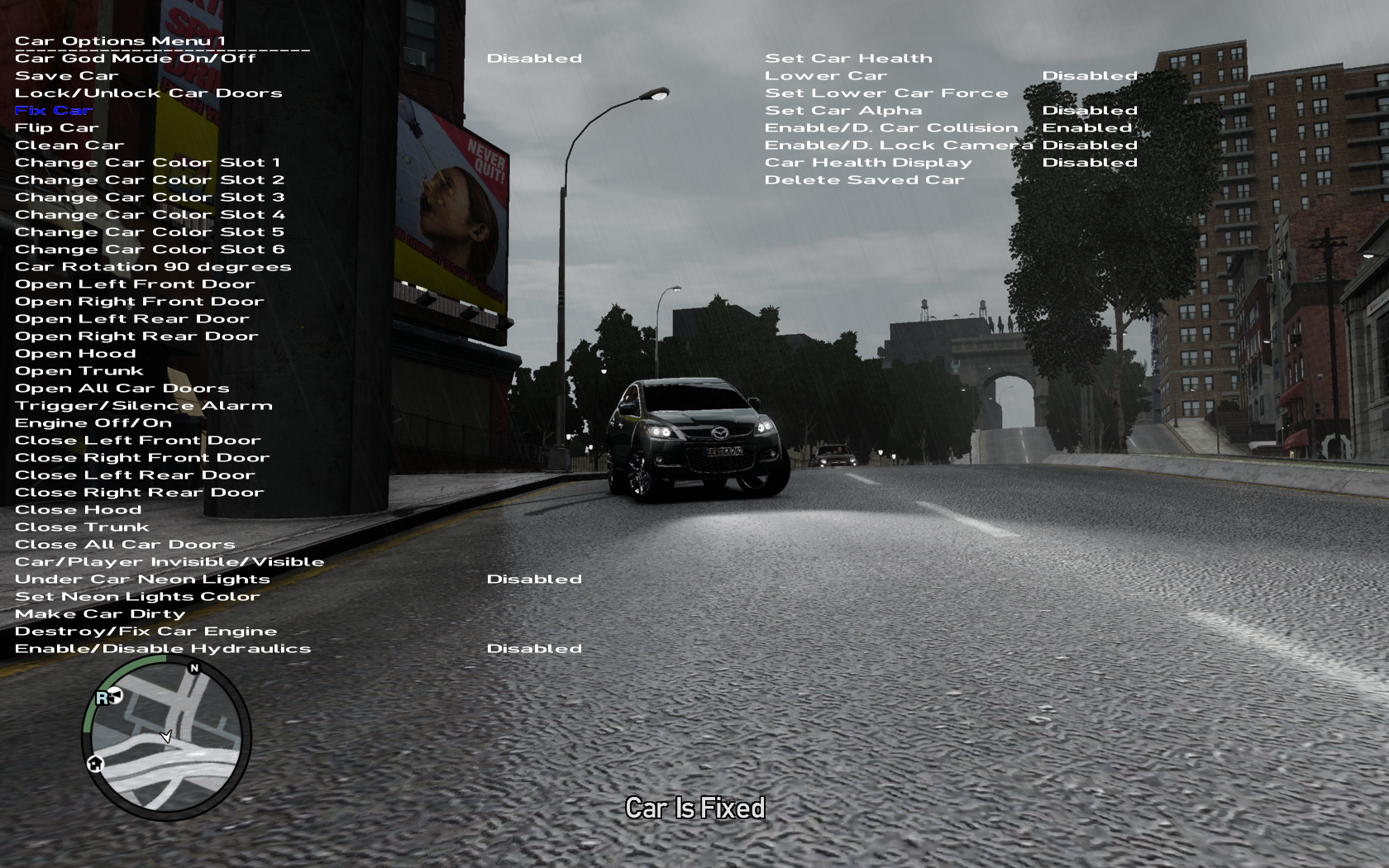This screenshot has width=1389, height=868.
Task: Toggle Under Car Neon Lights
Action: click(x=142, y=579)
